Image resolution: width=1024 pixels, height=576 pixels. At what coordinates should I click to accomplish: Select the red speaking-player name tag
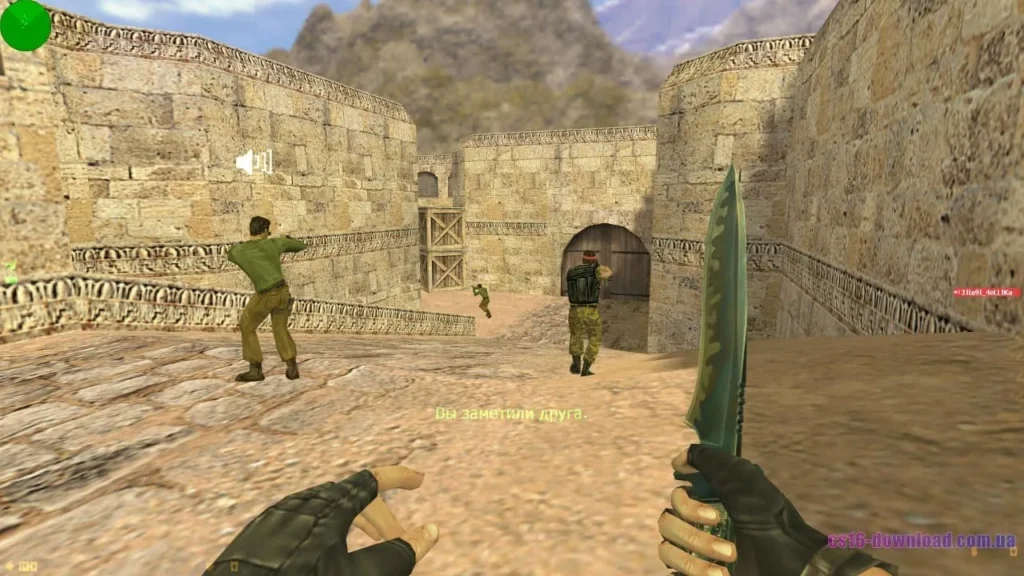[986, 292]
